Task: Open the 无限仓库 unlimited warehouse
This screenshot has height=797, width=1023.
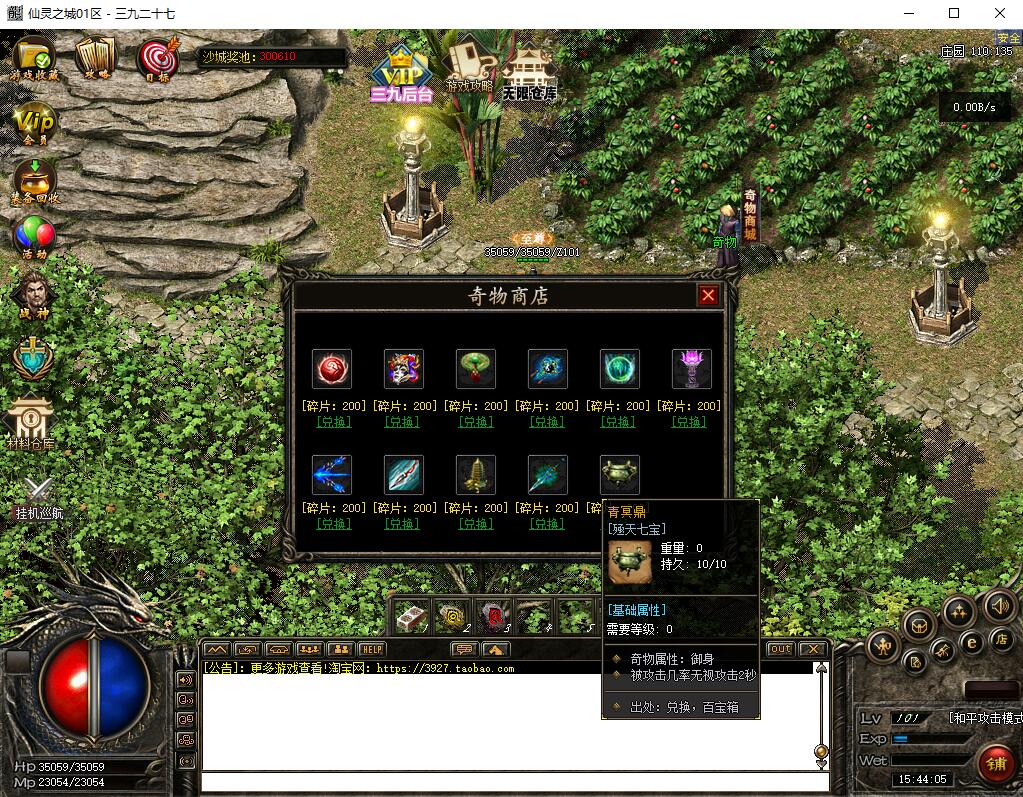Action: coord(529,70)
